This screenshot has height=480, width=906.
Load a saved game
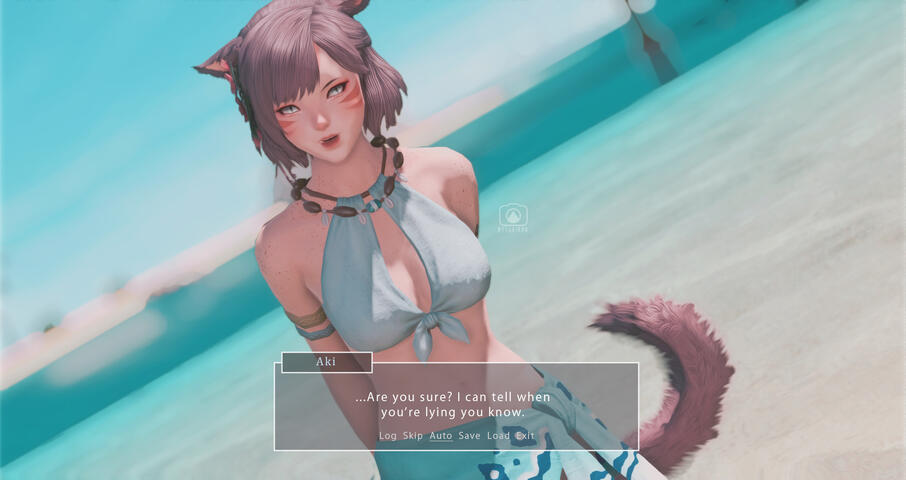tap(498, 436)
